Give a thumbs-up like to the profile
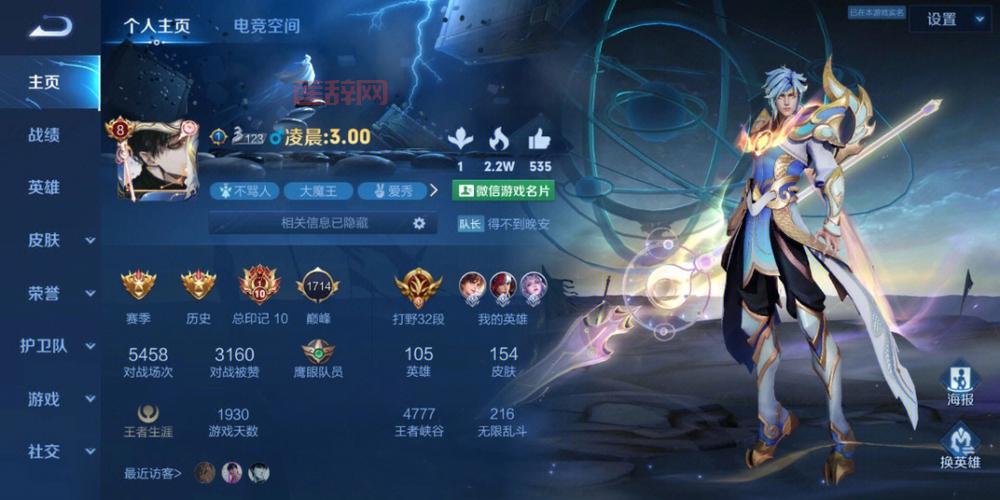The height and width of the screenshot is (500, 1000). click(540, 139)
